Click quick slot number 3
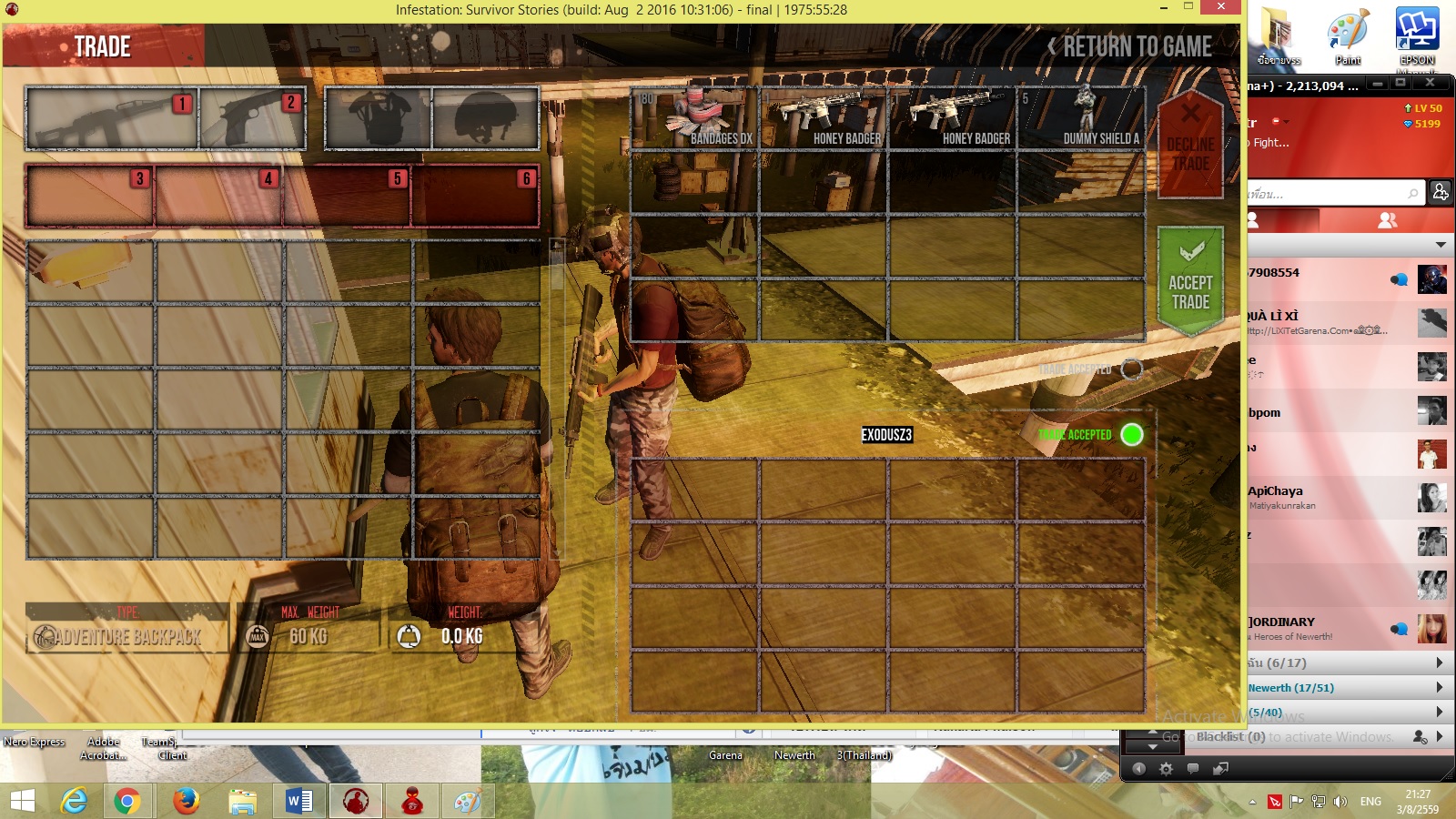The image size is (1456, 819). coord(90,196)
